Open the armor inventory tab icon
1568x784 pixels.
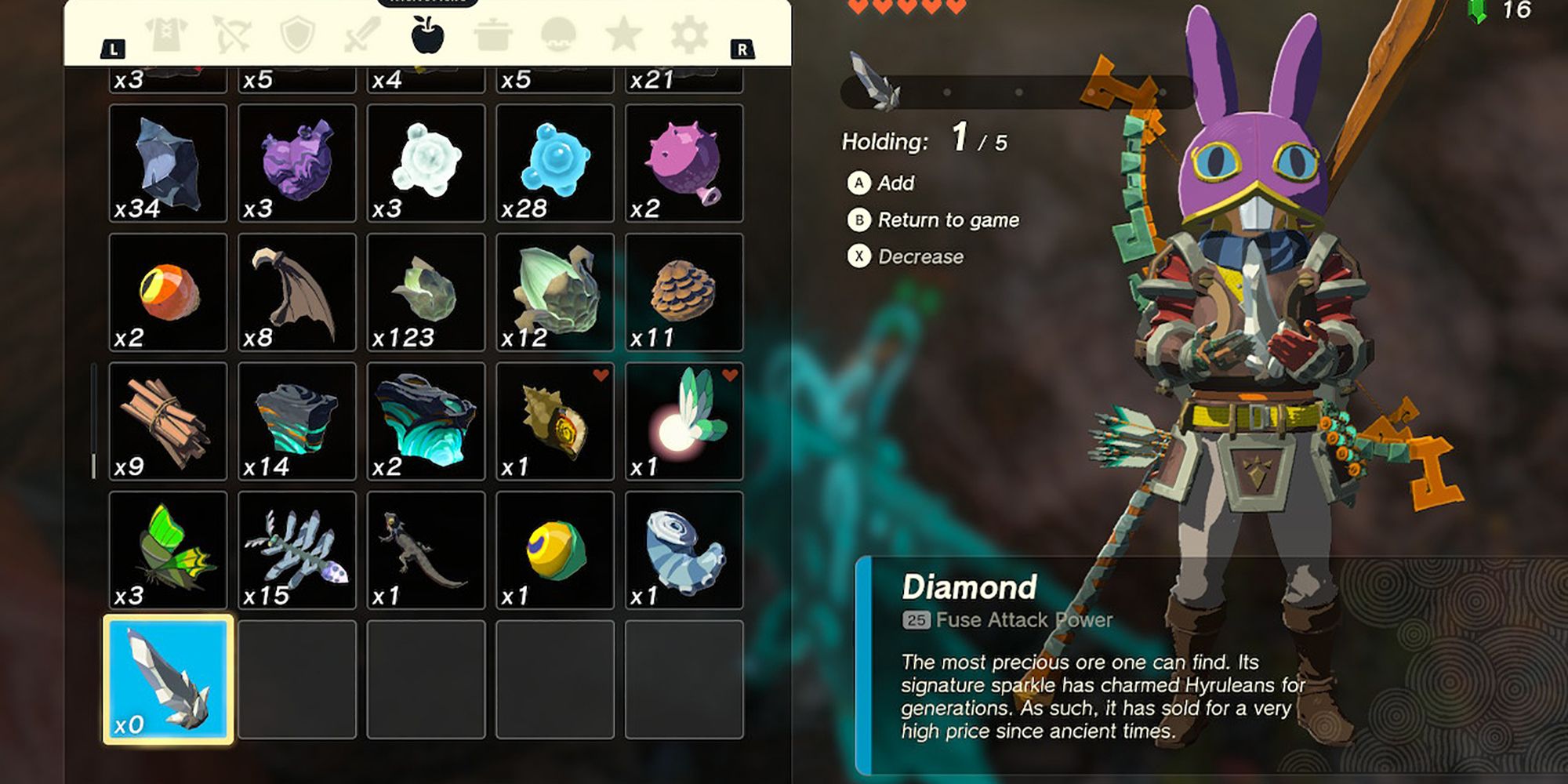(167, 34)
